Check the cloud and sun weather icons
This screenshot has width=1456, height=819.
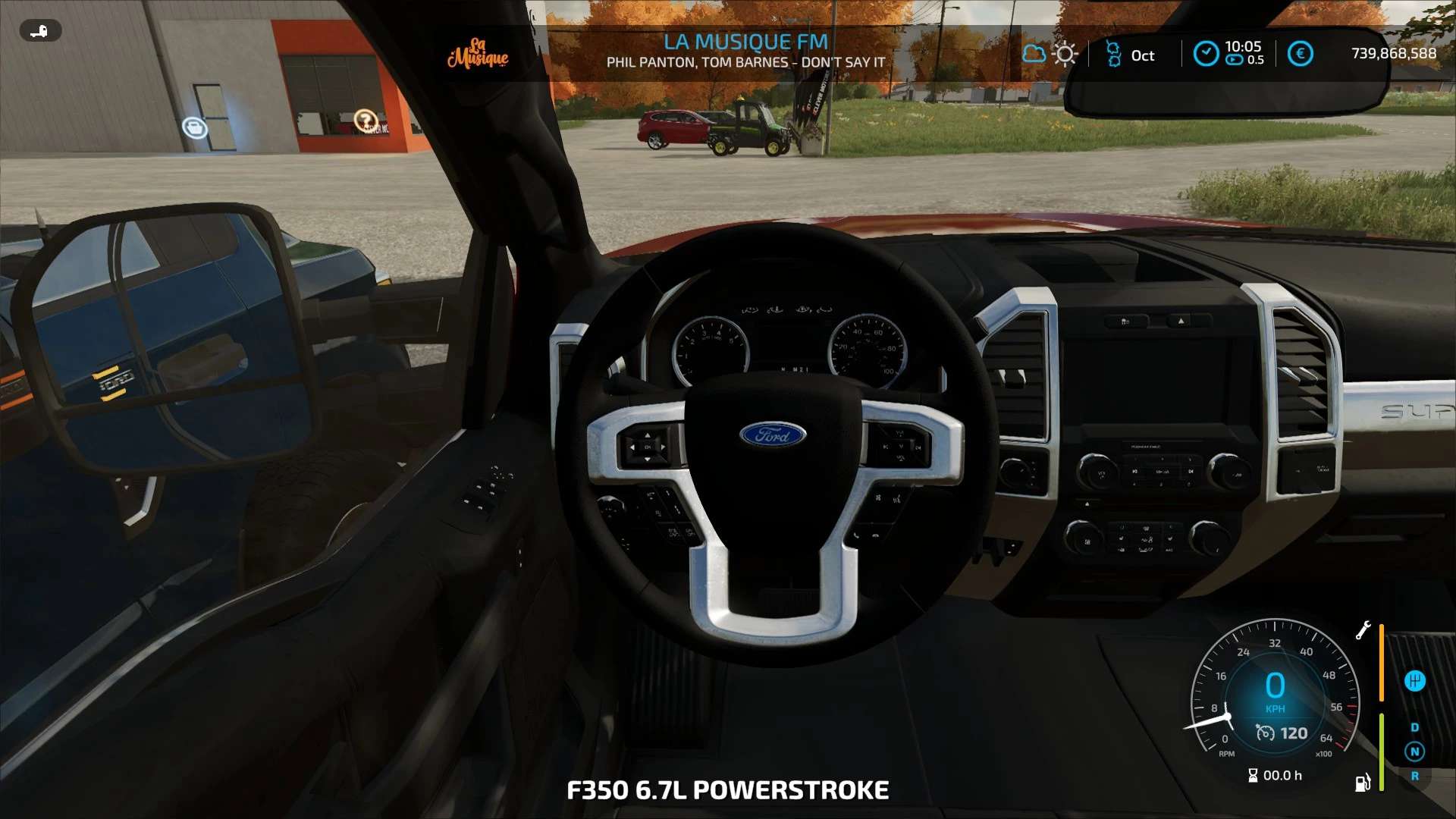click(1050, 54)
